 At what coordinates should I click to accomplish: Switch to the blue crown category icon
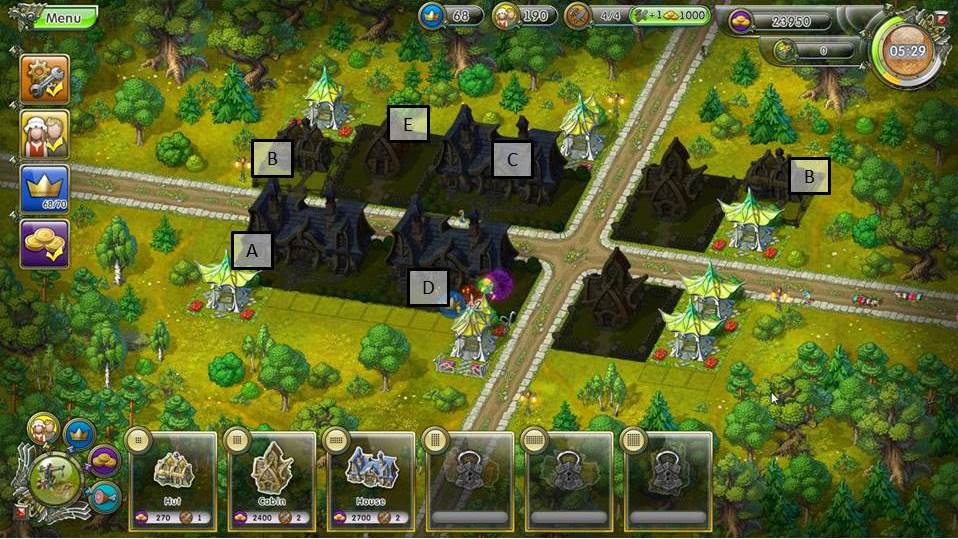[x=79, y=434]
